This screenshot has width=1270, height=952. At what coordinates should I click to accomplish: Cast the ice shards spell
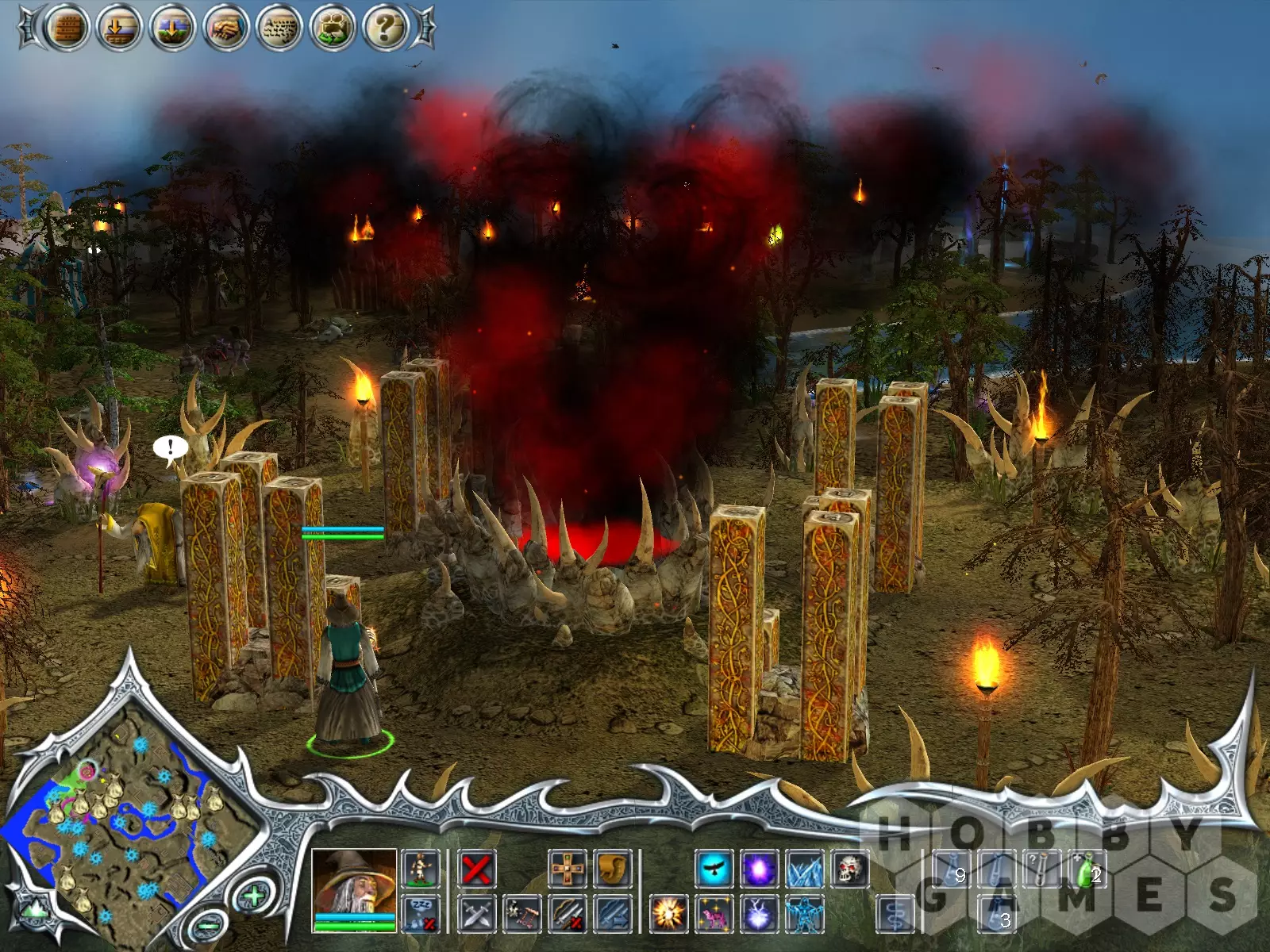[x=804, y=869]
